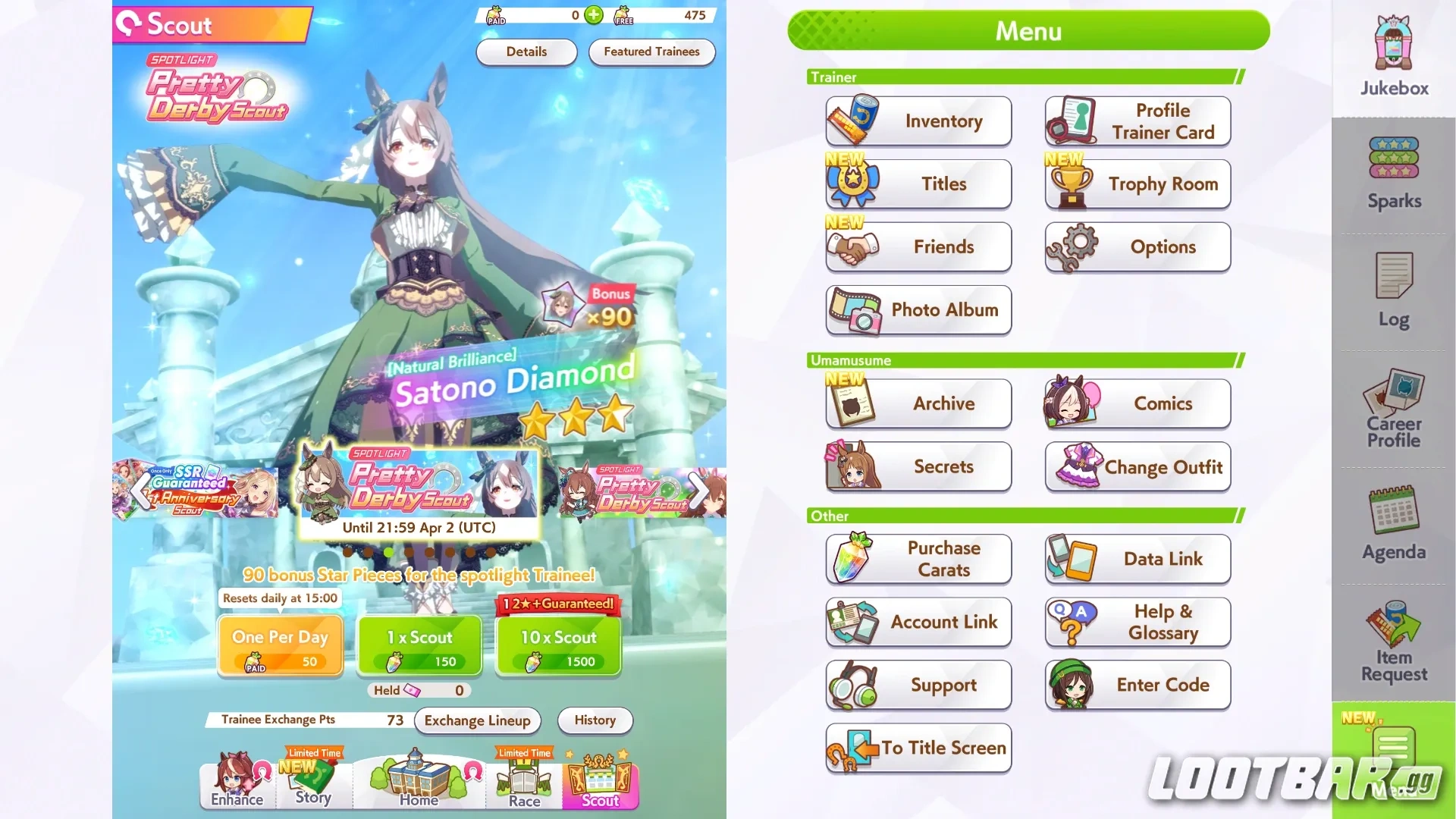Open Career Profile from the sidebar
This screenshot has width=1456, height=819.
[x=1392, y=406]
